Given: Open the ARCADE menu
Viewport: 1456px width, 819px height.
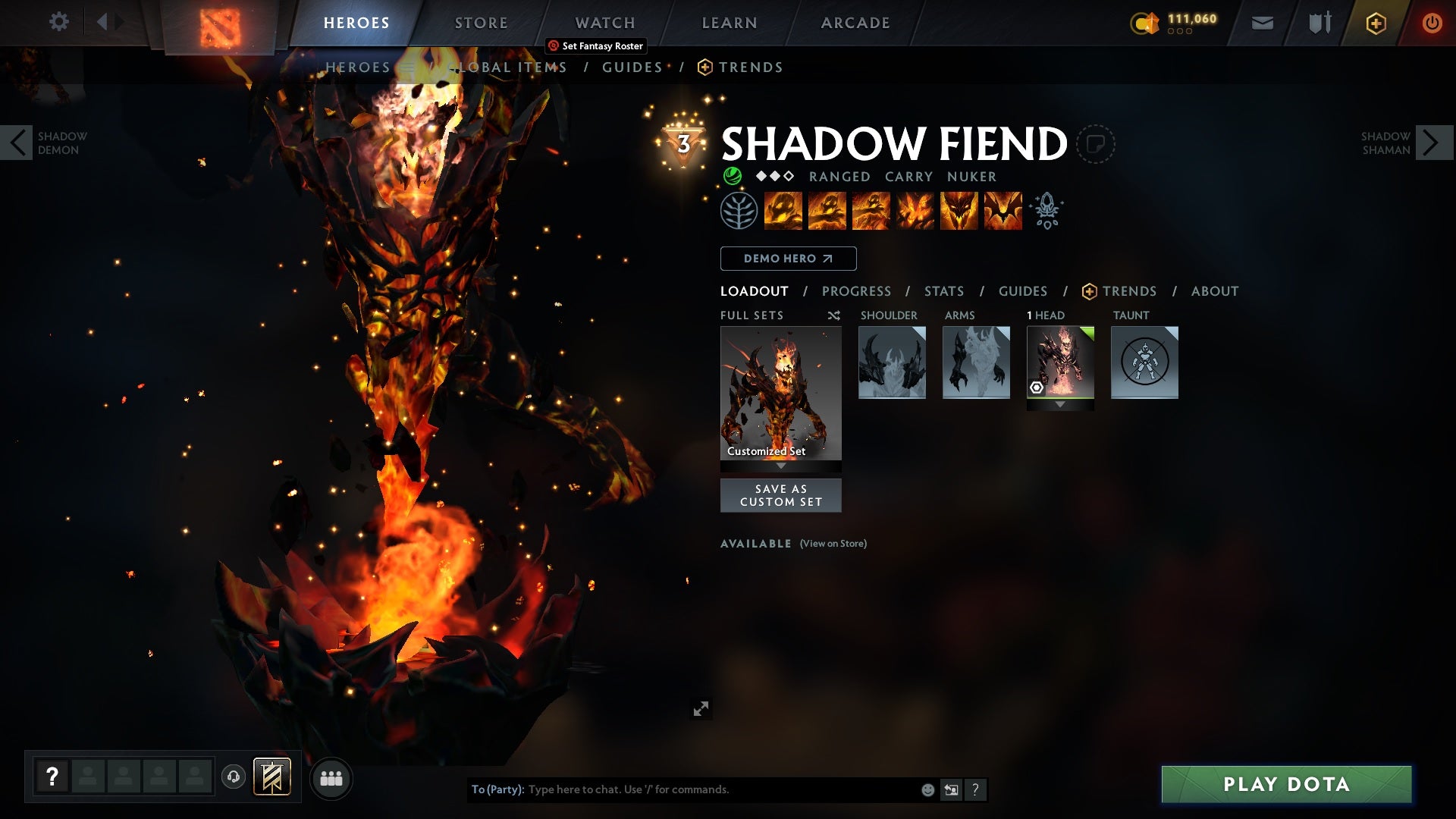Looking at the screenshot, I should 855,23.
